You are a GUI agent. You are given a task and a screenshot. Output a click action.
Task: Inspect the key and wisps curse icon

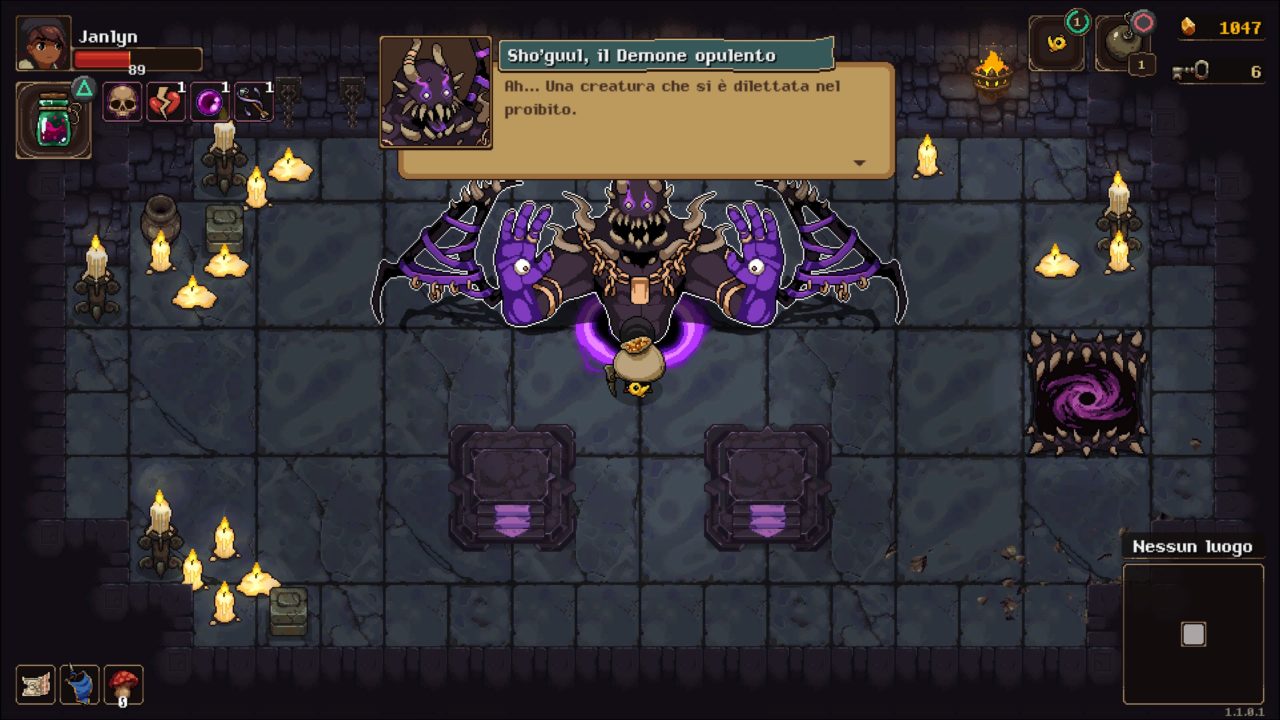(x=254, y=102)
